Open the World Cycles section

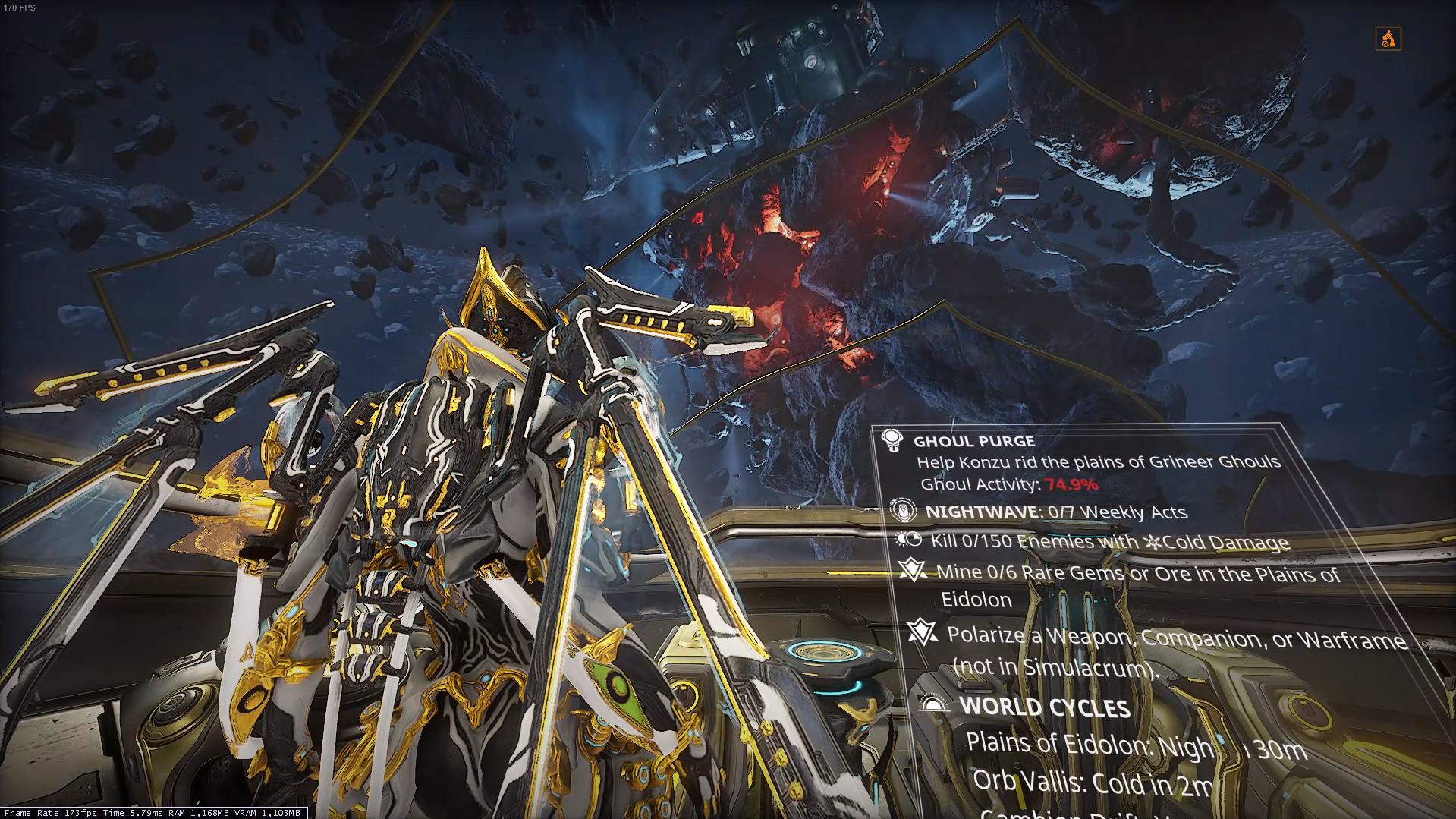tap(1044, 706)
